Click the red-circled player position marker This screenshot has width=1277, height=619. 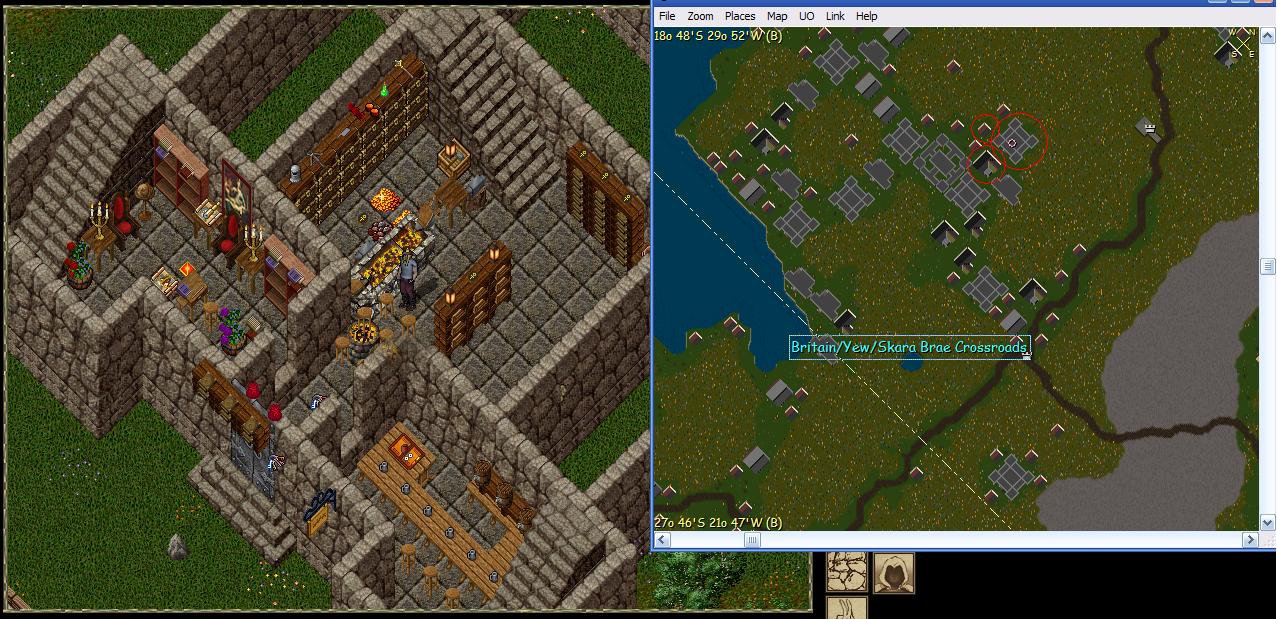tap(1012, 143)
